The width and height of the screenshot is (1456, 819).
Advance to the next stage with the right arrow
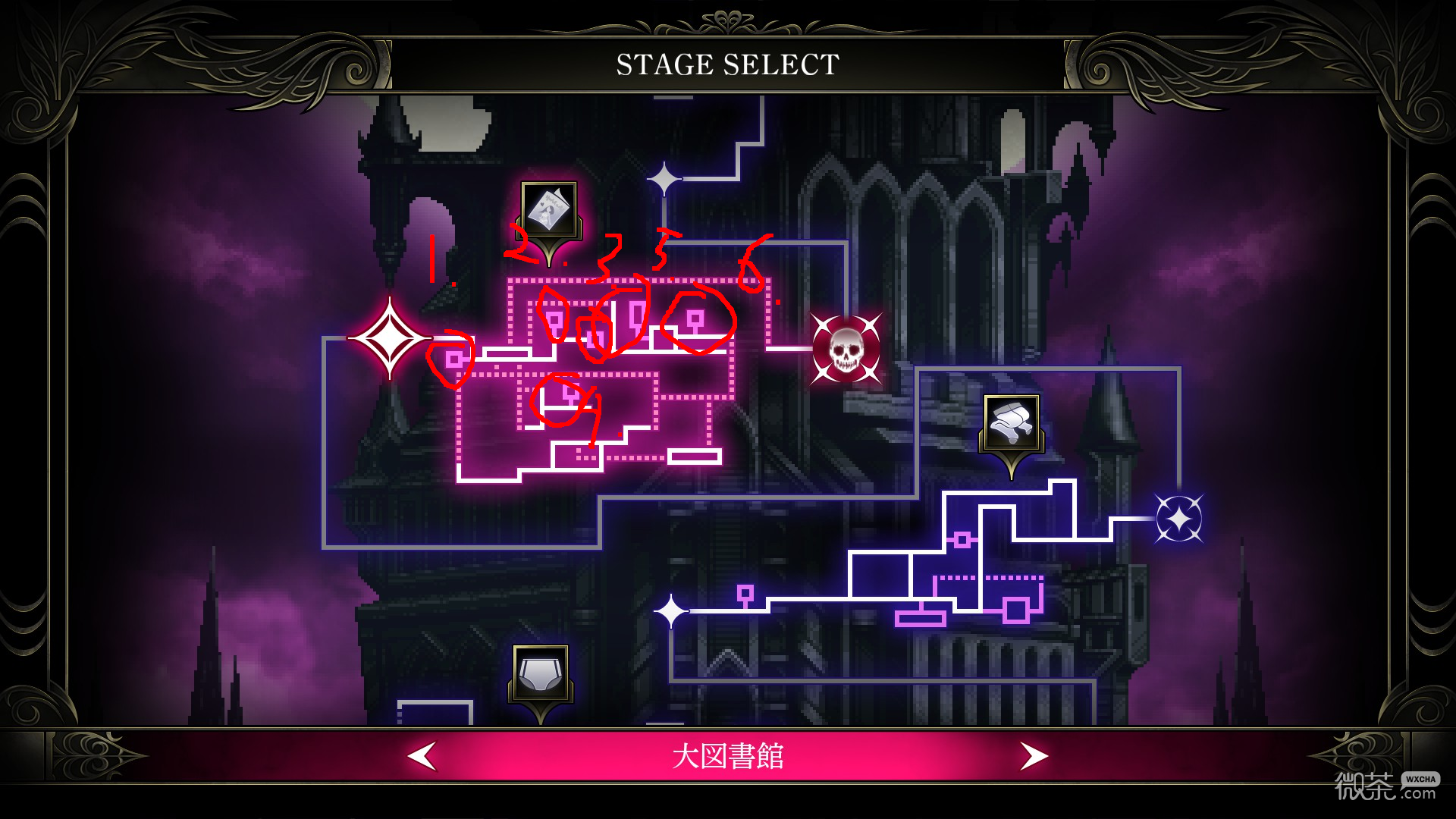pos(1035,755)
